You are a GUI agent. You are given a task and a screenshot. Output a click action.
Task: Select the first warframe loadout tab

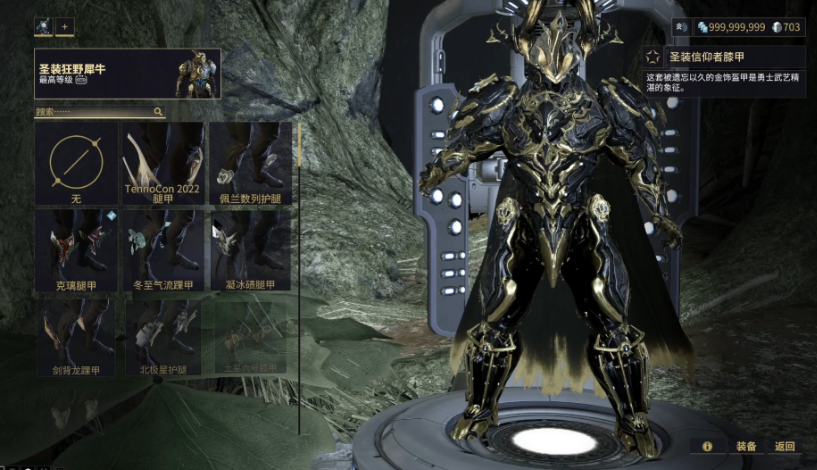(x=44, y=26)
